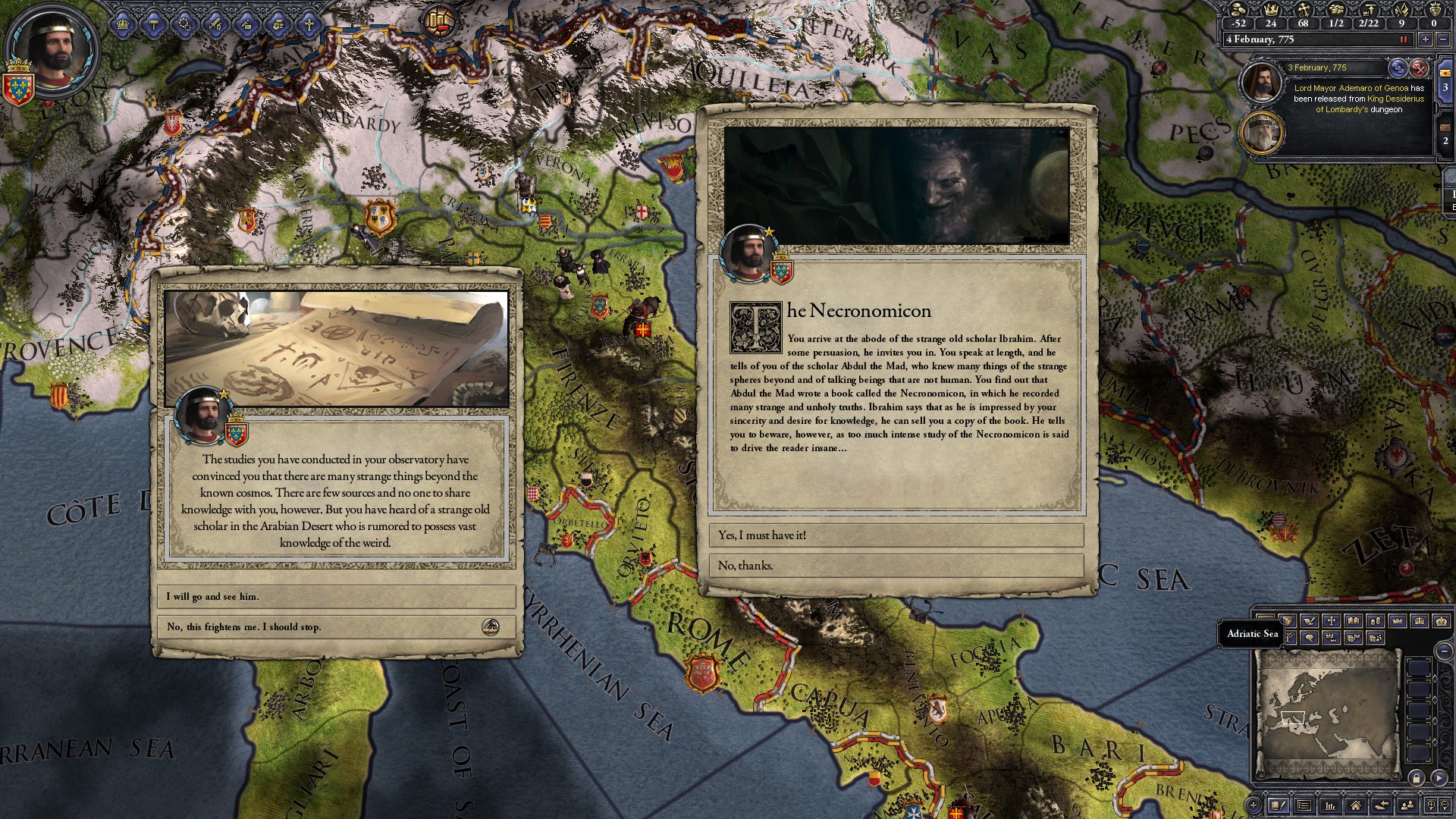1456x819 pixels.
Task: Open the ruler portrait in top-left corner
Action: pyautogui.click(x=53, y=52)
